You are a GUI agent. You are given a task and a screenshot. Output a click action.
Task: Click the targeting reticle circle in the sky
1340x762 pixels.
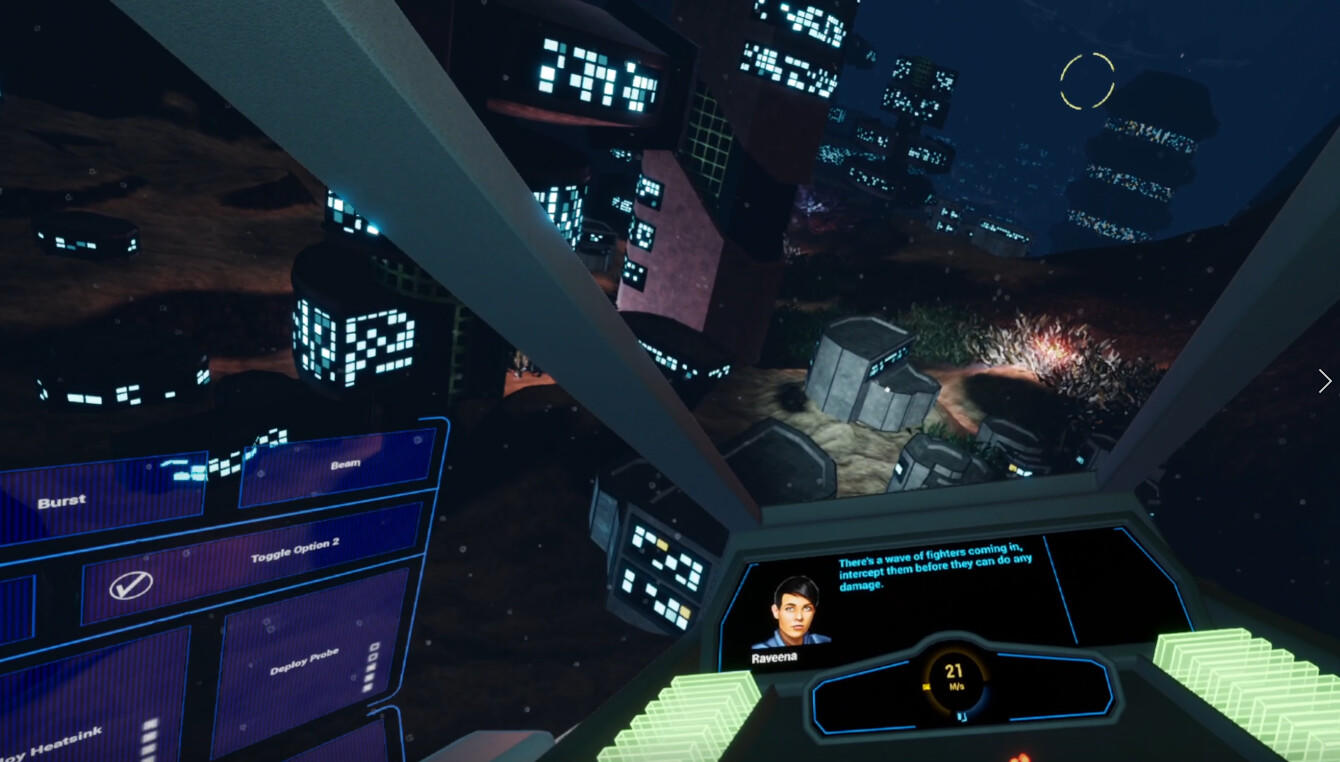(x=1088, y=80)
